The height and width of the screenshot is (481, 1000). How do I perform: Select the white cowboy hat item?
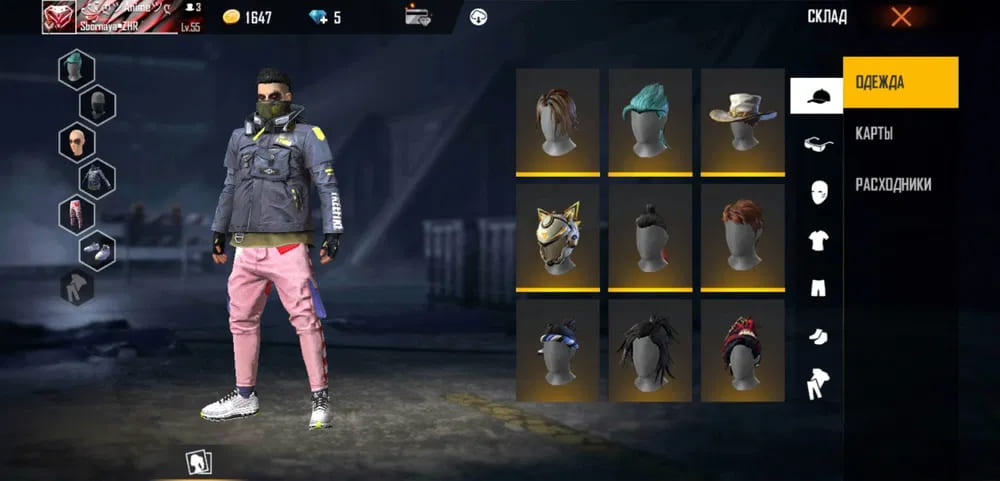coord(742,120)
